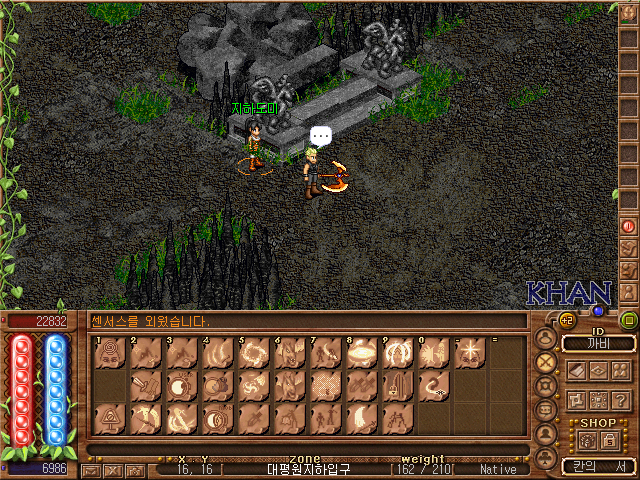Activate the starburst skill in the top row
The image size is (640, 480).
[x=470, y=352]
